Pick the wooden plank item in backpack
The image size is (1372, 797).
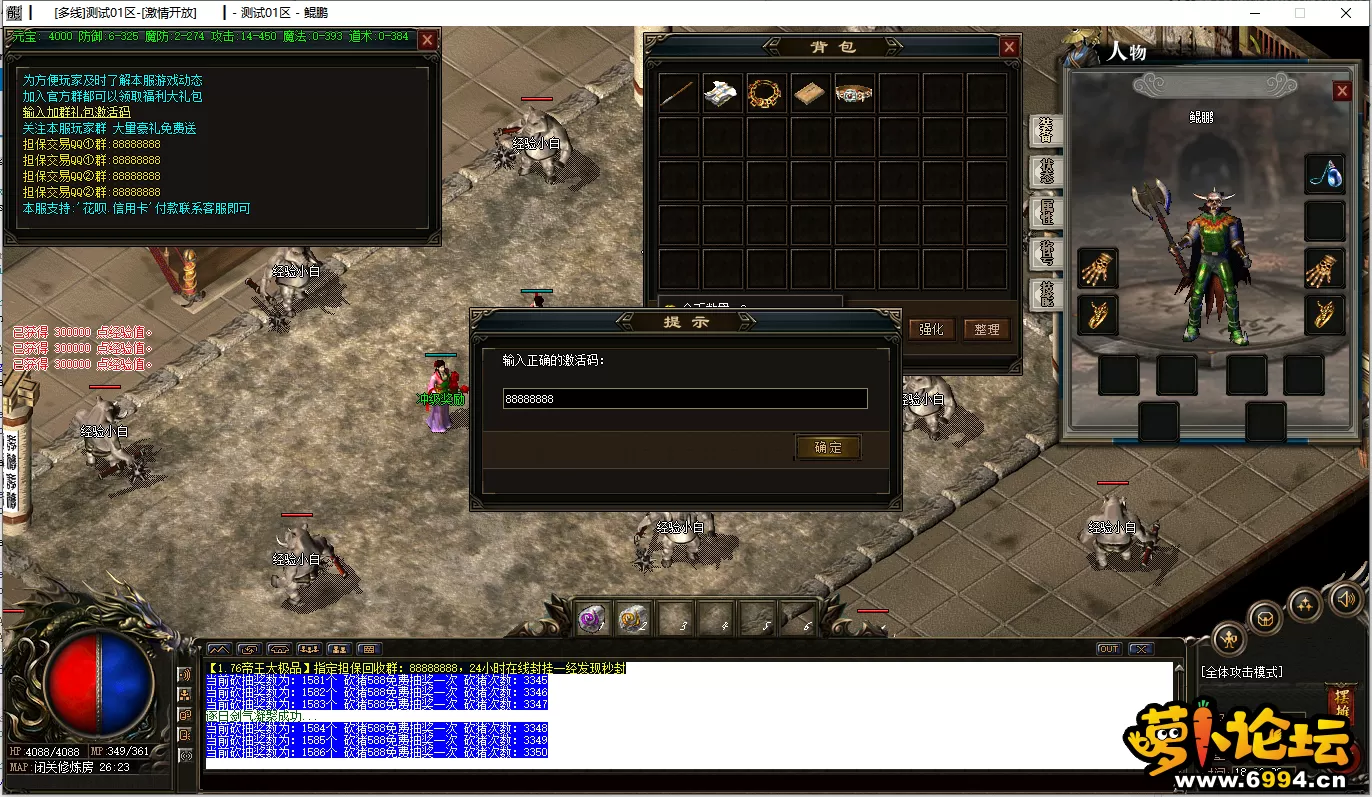(810, 93)
